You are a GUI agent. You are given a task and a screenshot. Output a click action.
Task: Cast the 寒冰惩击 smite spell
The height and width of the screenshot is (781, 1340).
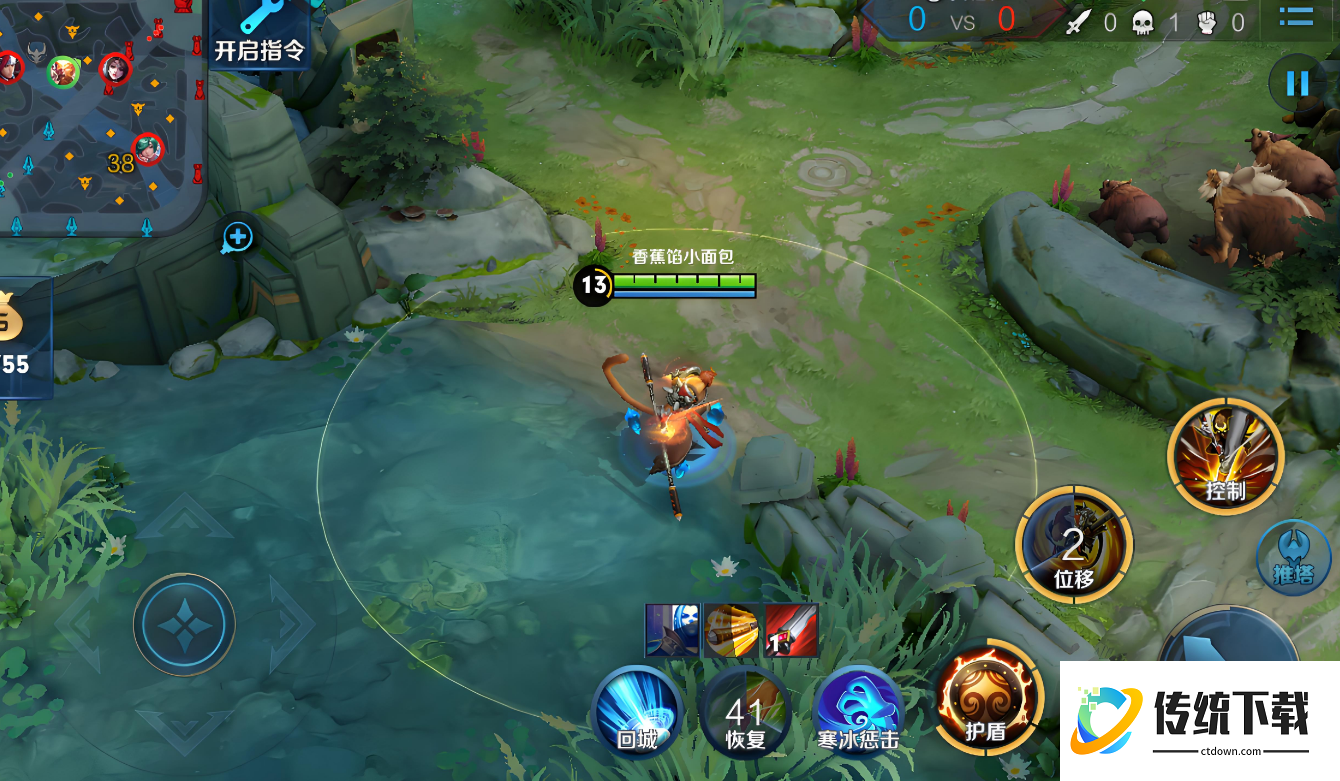857,712
